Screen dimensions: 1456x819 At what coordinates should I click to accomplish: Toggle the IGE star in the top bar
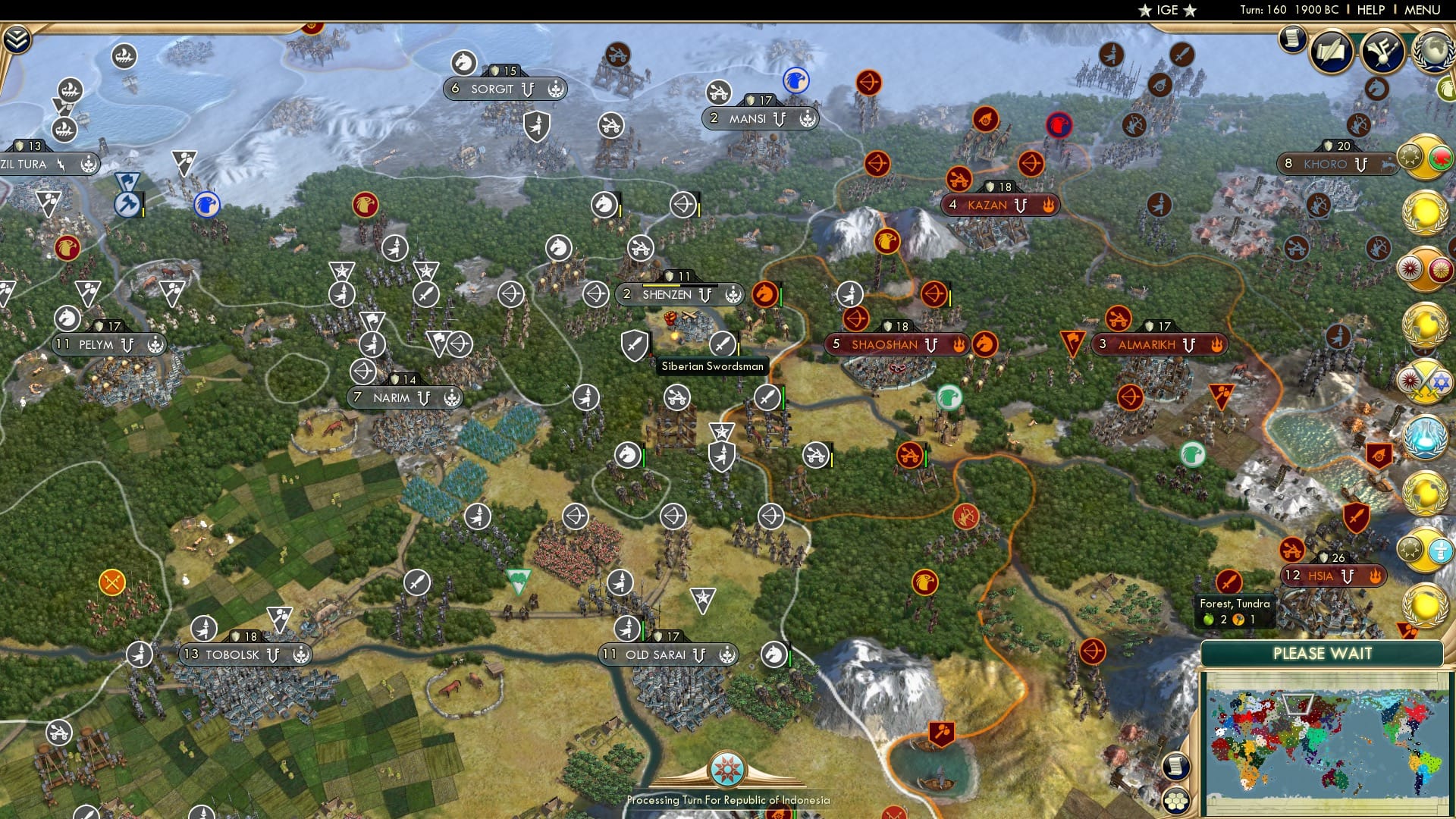[x=1145, y=11]
